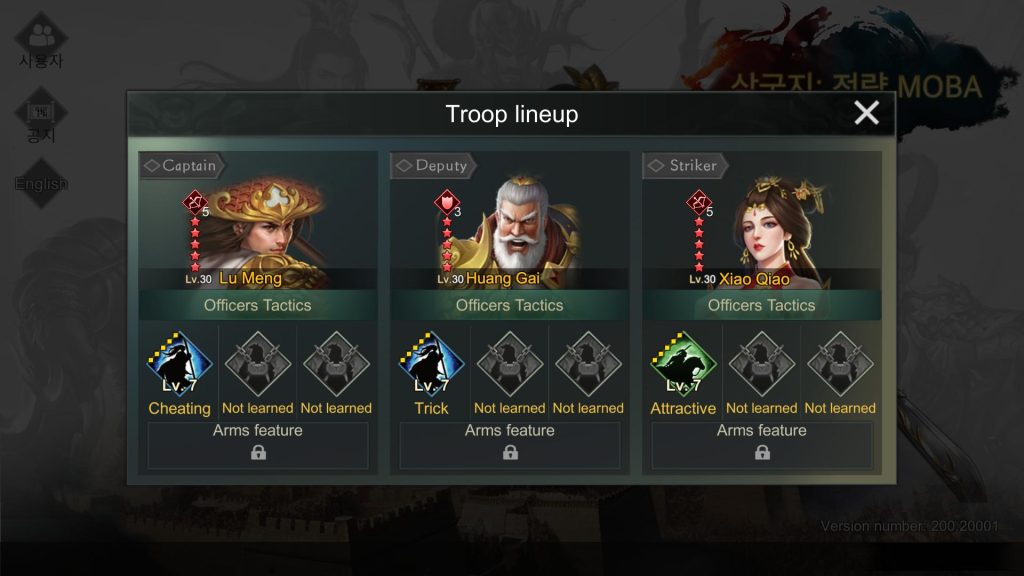Switch language with the English button

(x=41, y=183)
